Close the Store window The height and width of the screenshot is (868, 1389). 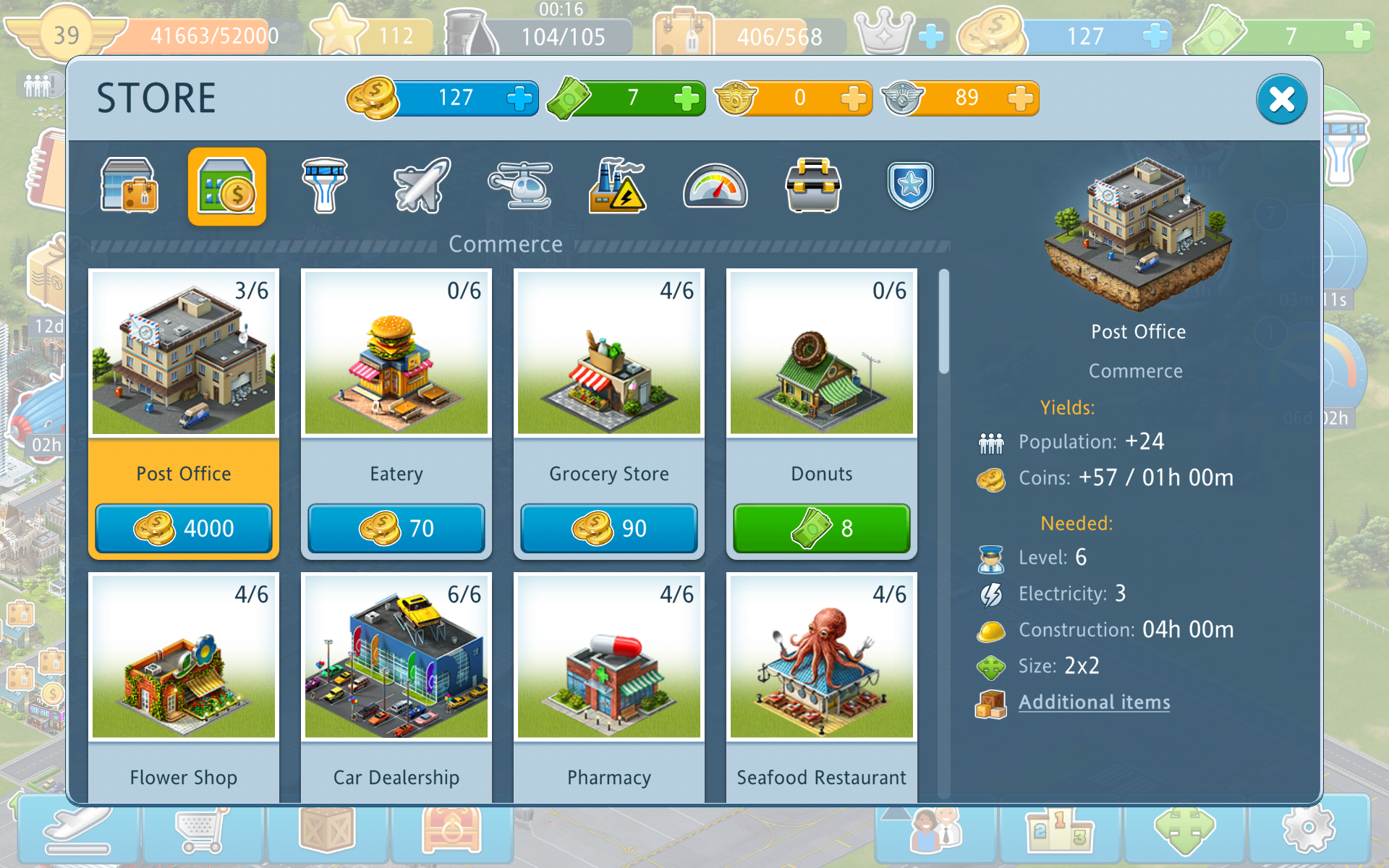pyautogui.click(x=1281, y=99)
